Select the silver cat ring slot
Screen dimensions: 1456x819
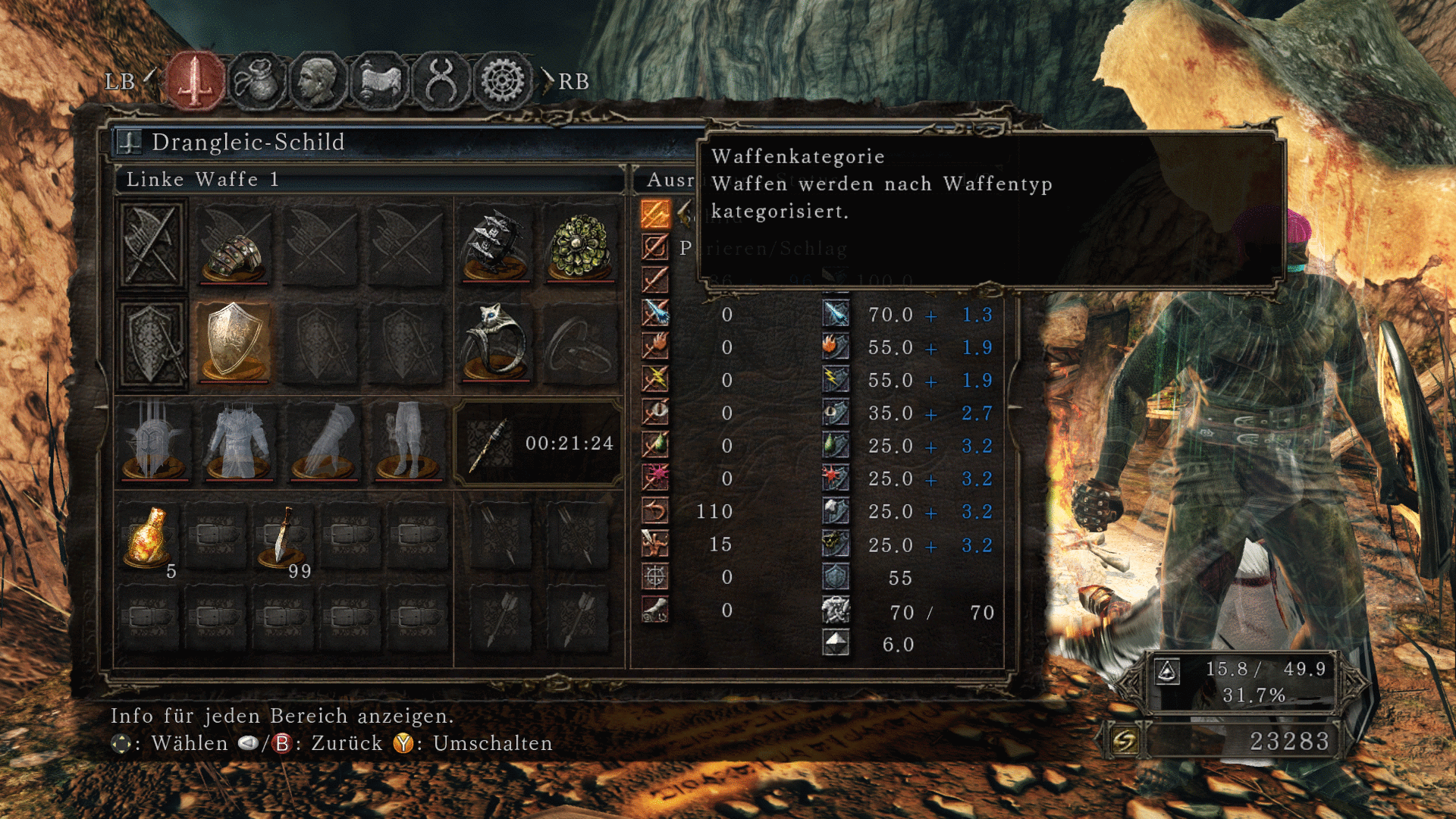point(496,343)
